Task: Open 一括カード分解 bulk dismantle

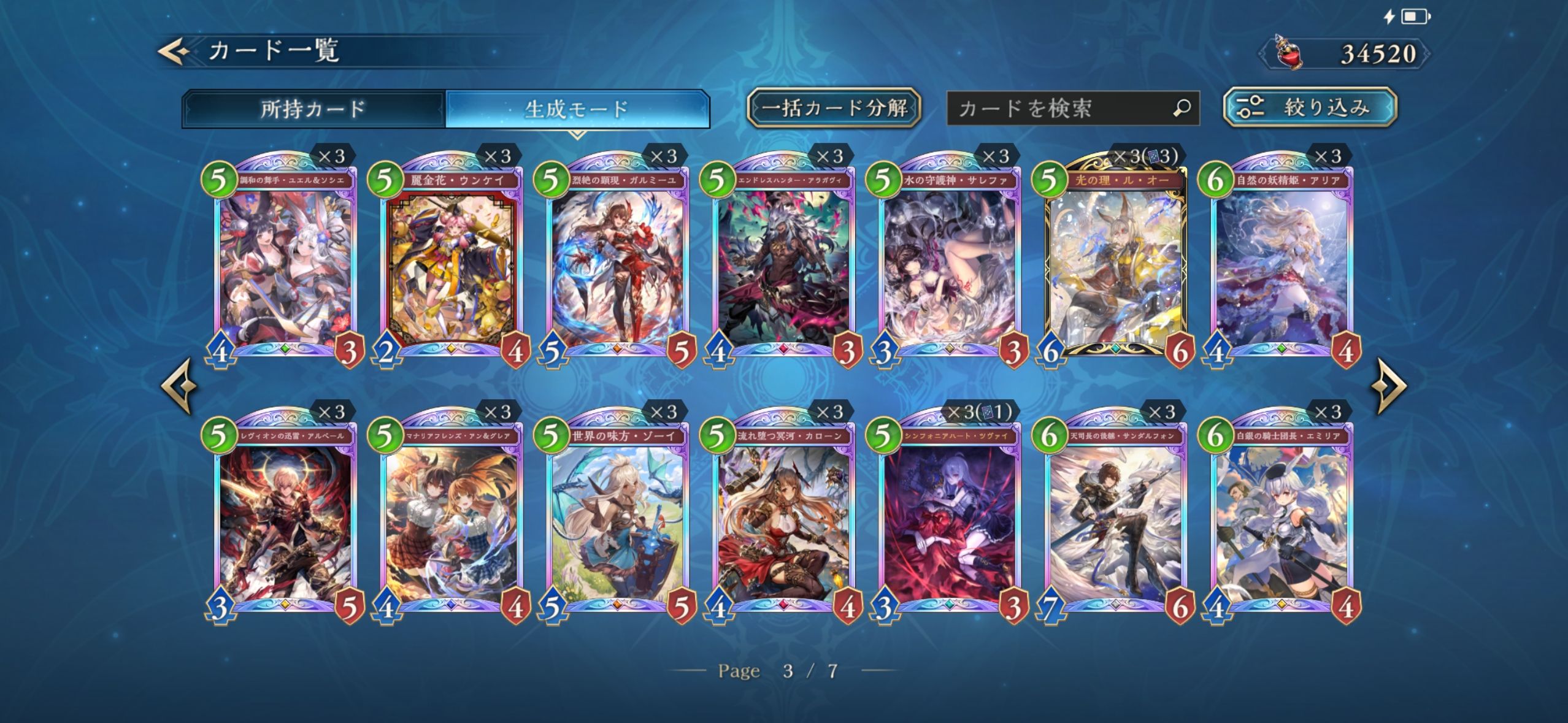Action: pos(834,108)
